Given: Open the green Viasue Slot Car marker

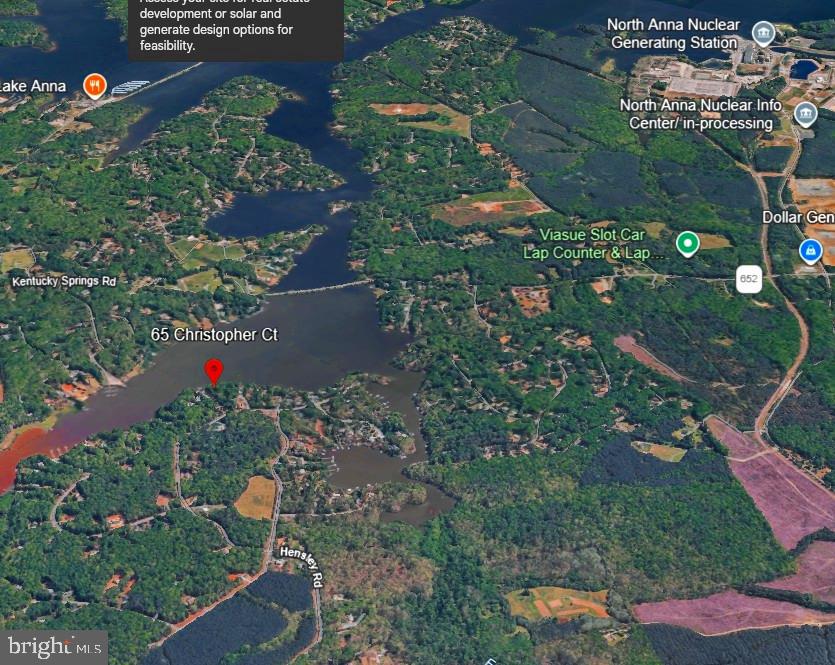Looking at the screenshot, I should click(687, 243).
